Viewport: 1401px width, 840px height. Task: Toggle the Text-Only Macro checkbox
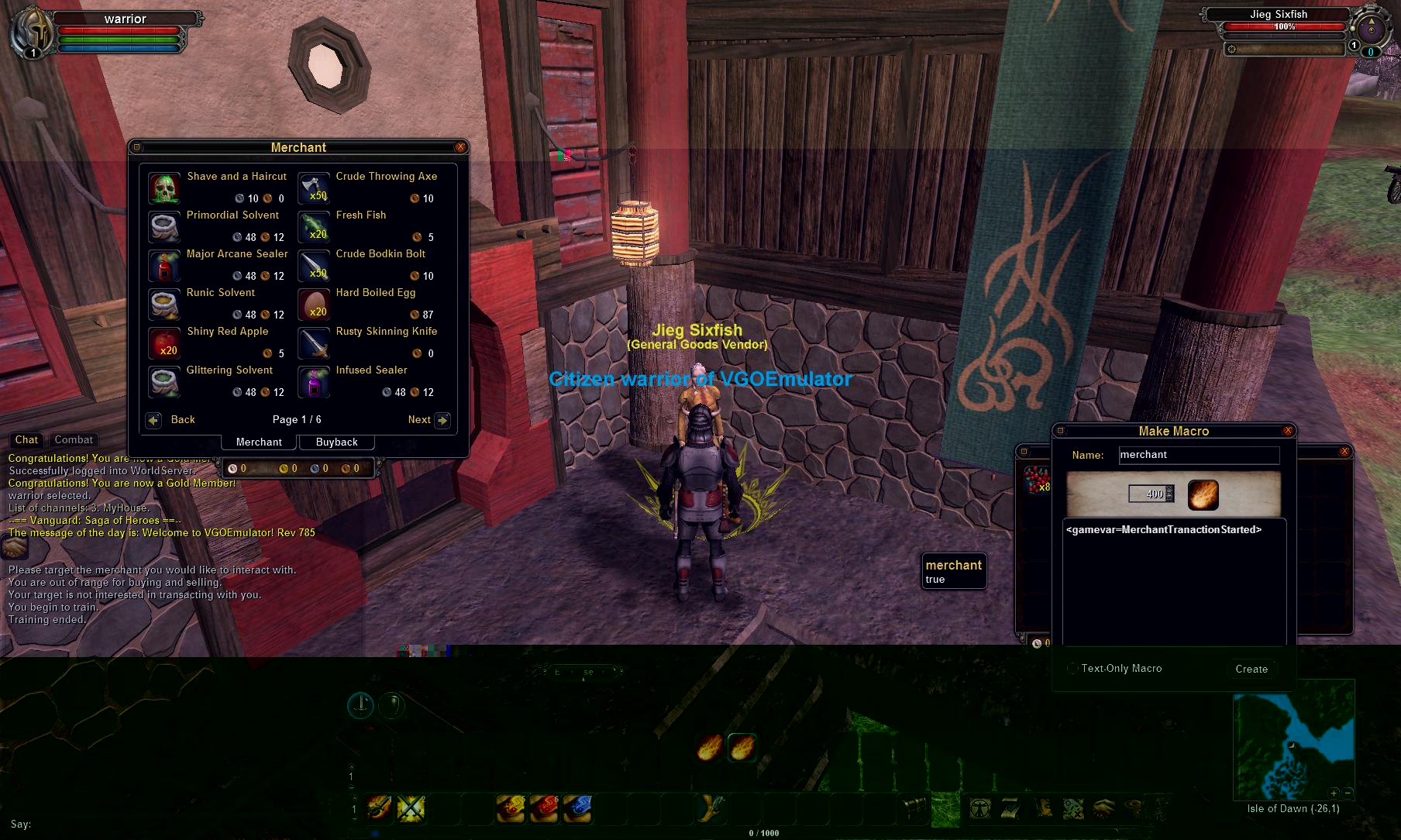1073,668
